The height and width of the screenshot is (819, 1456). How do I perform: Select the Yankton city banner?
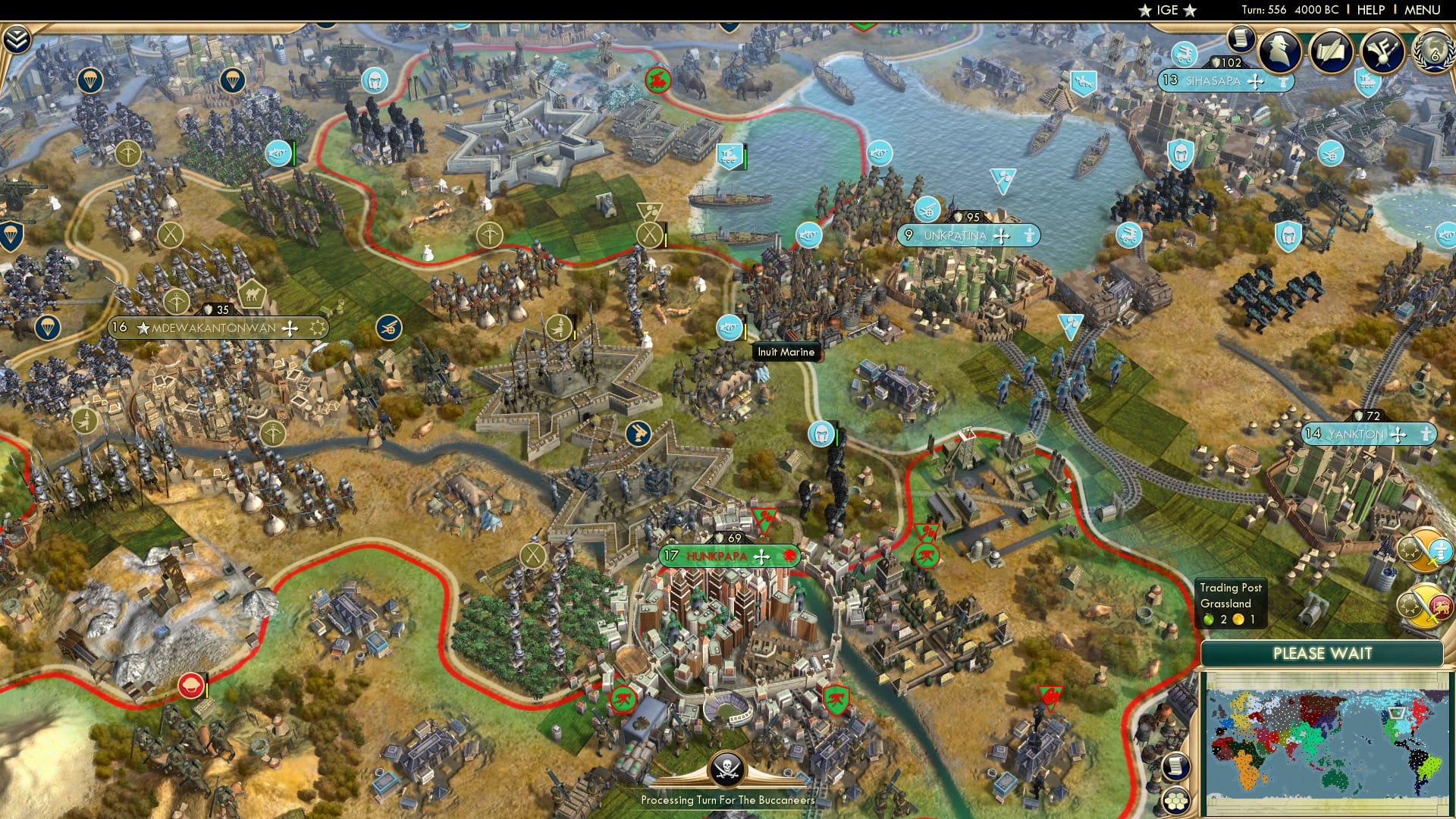coord(1365,435)
